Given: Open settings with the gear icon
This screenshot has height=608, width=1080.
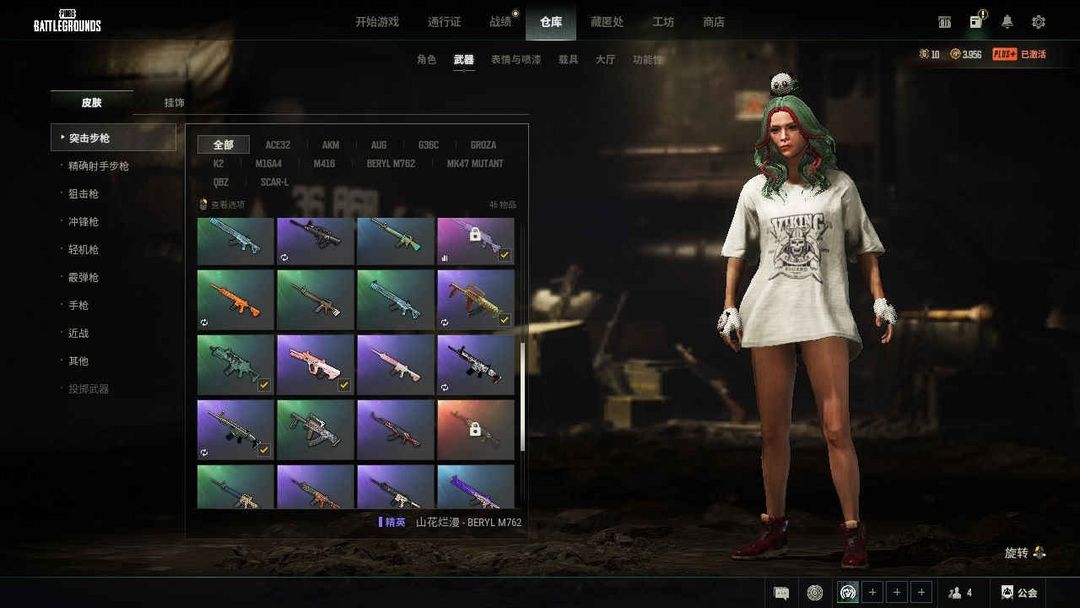Looking at the screenshot, I should click(1038, 22).
